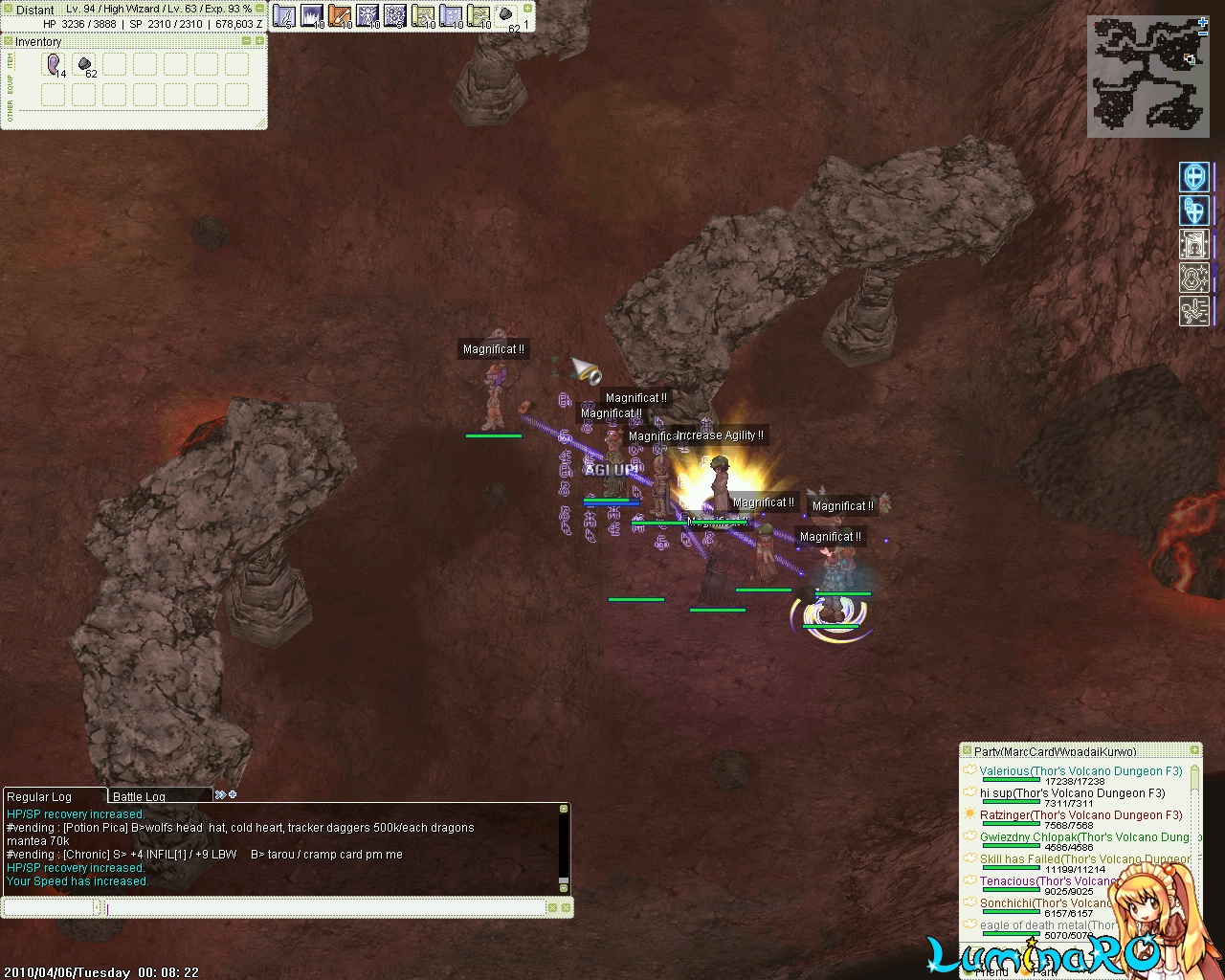Select the pink item with count 14
The image size is (1225, 980).
(54, 64)
